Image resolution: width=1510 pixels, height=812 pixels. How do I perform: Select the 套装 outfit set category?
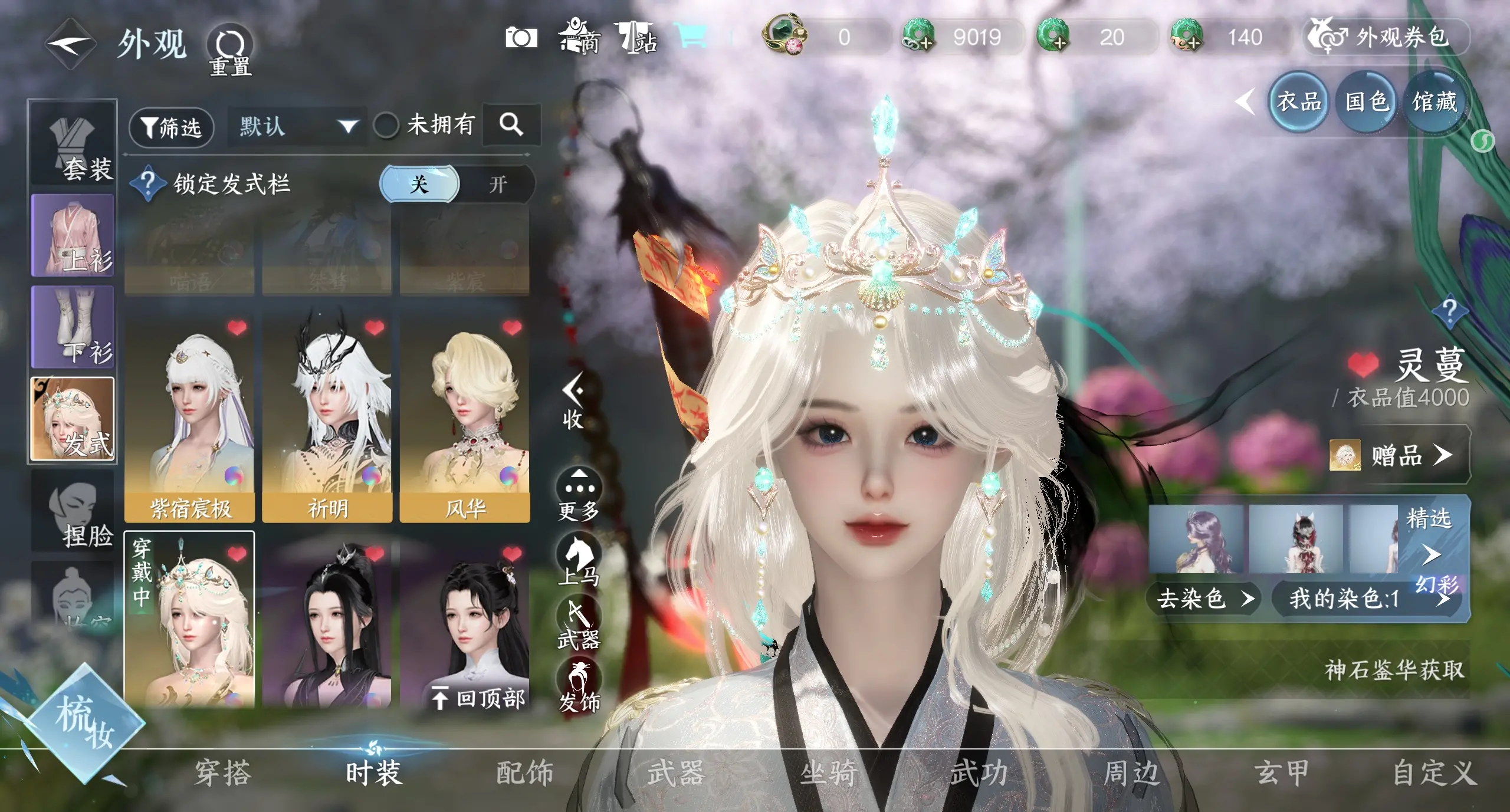click(73, 146)
